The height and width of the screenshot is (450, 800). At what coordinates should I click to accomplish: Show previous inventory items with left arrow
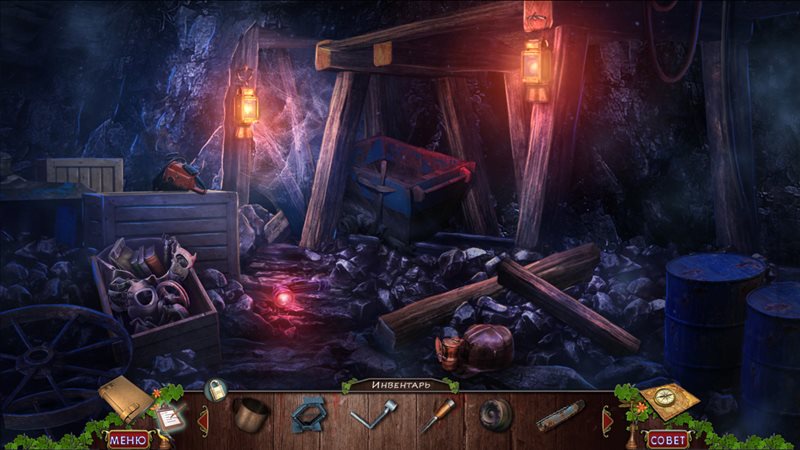point(202,416)
